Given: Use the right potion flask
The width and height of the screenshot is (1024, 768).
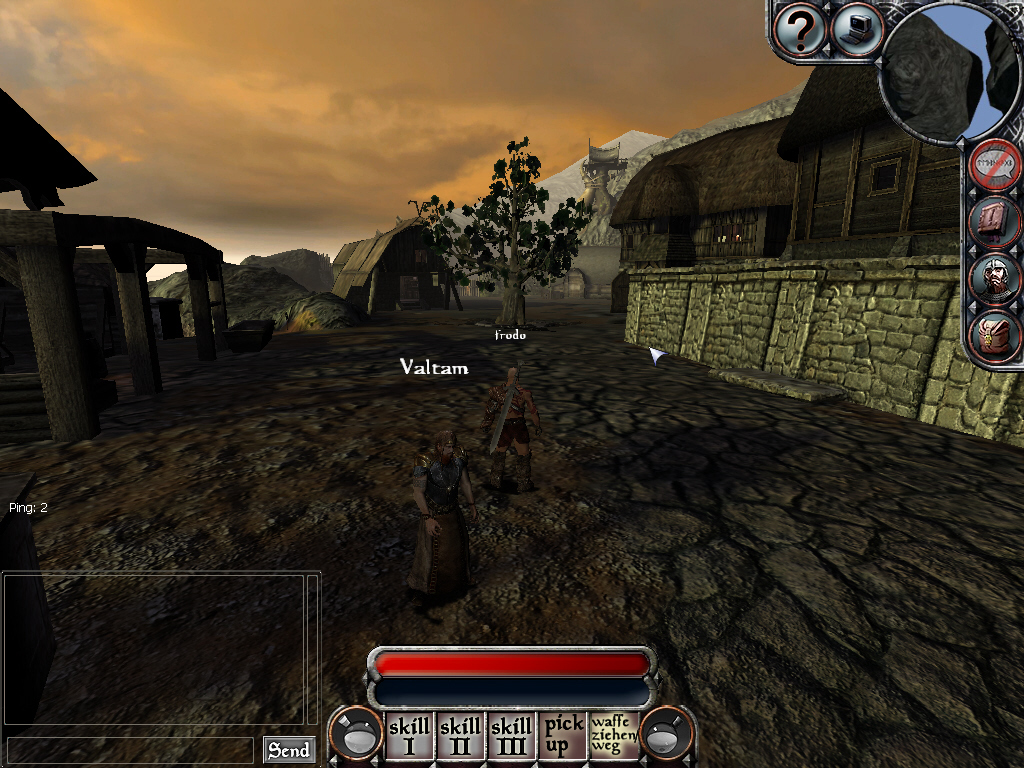Looking at the screenshot, I should pos(667,737).
